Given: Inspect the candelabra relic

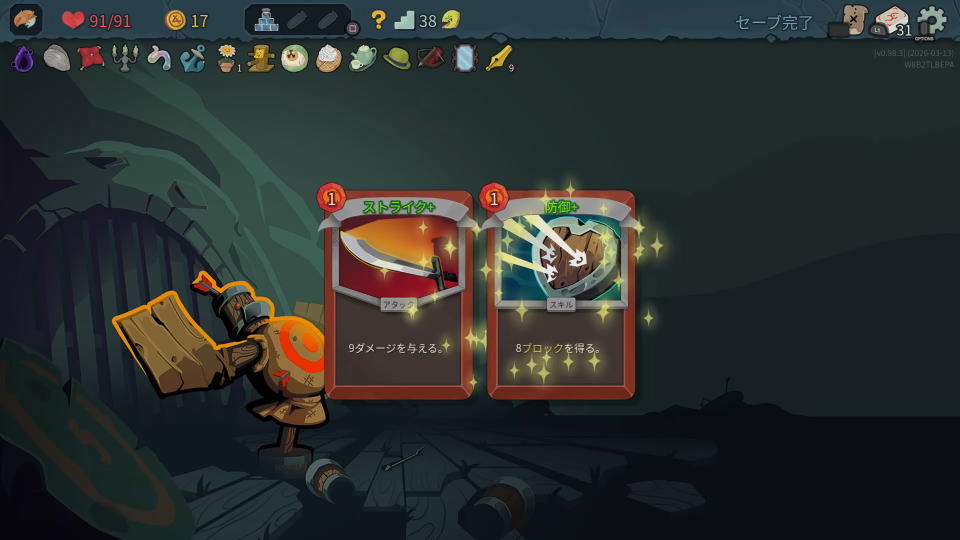Looking at the screenshot, I should click(x=125, y=59).
